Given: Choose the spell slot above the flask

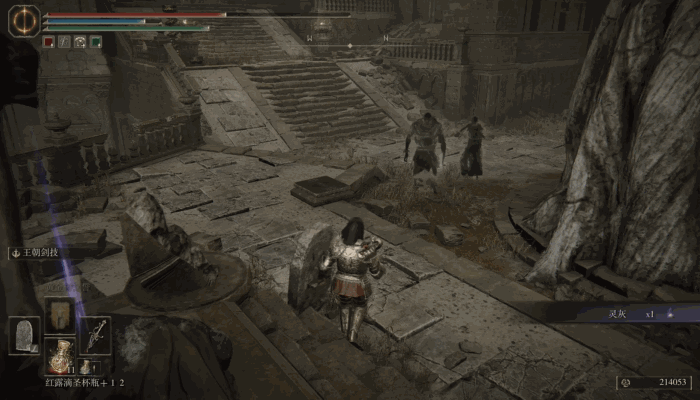Looking at the screenshot, I should (60, 313).
